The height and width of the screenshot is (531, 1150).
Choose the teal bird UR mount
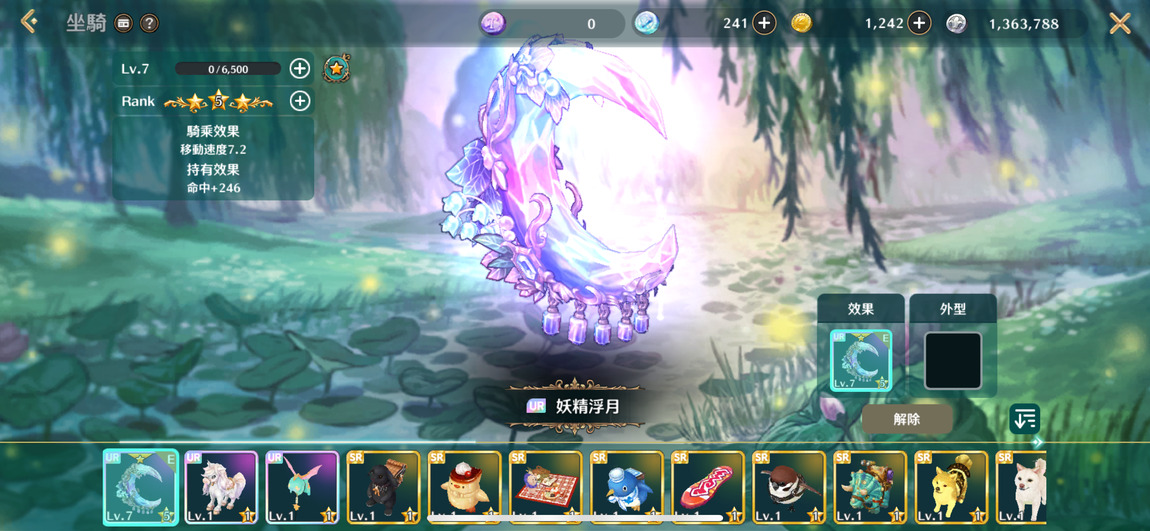pos(303,487)
